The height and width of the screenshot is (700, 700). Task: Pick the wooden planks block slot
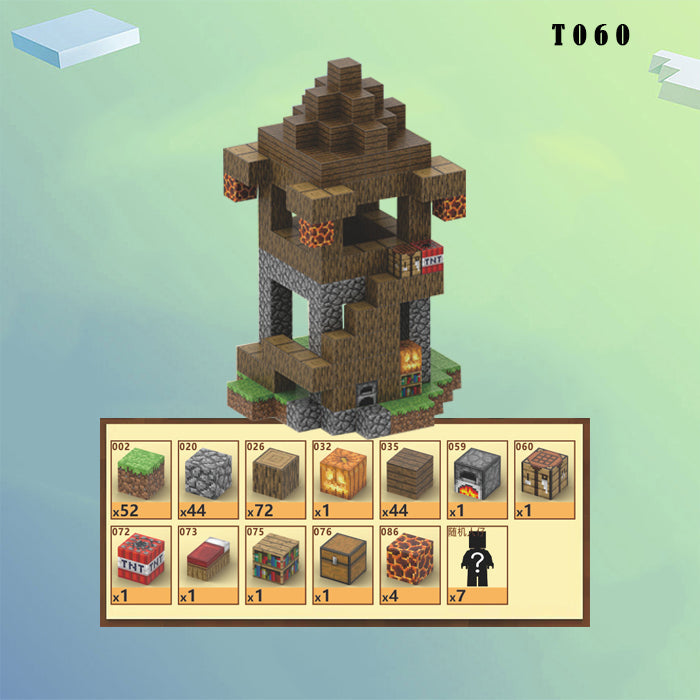(409, 477)
